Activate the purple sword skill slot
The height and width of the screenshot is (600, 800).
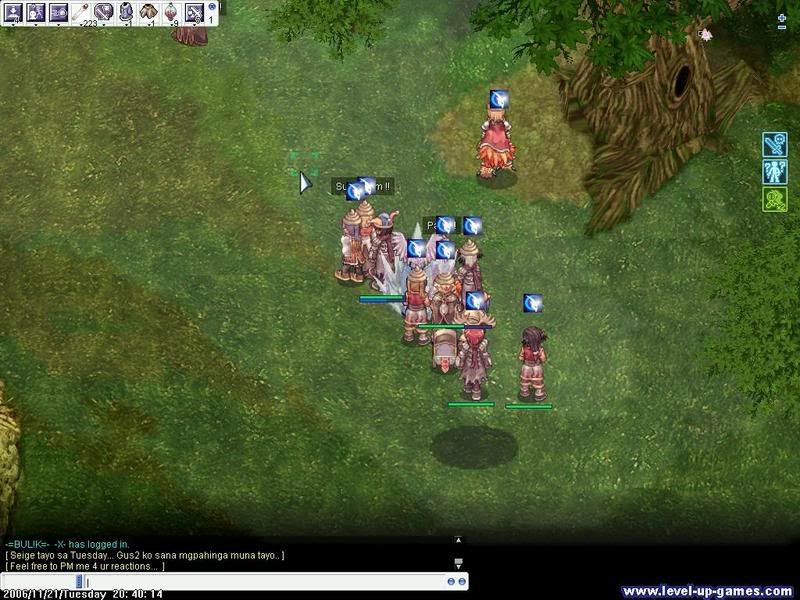(103, 12)
